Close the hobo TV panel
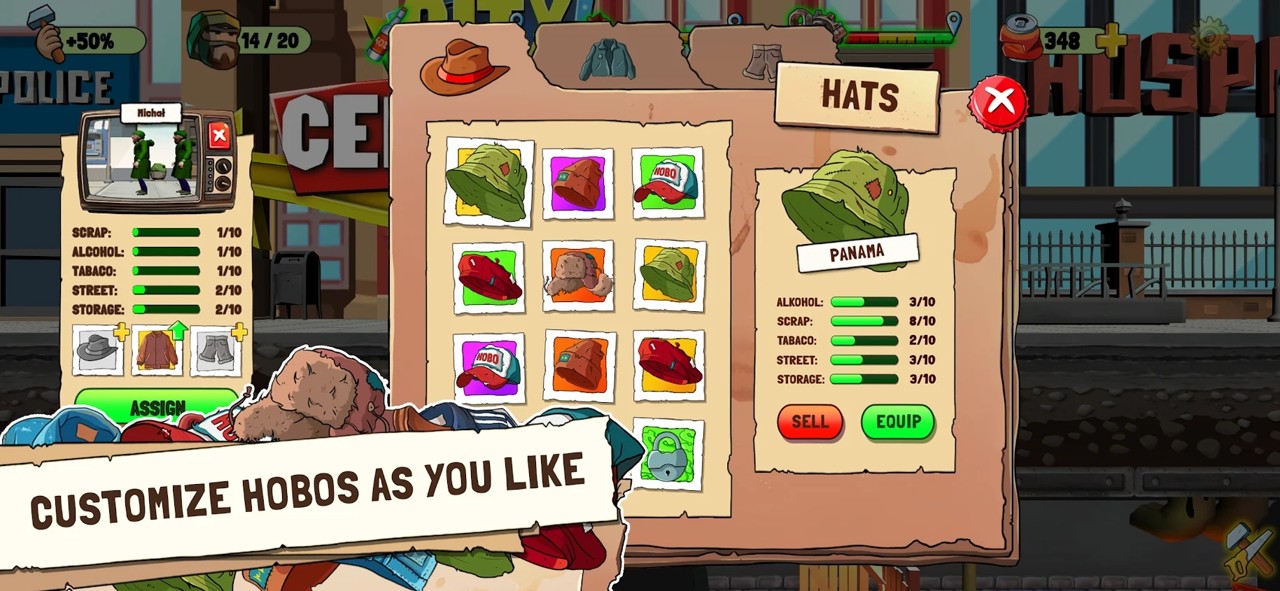The width and height of the screenshot is (1280, 591). point(219,135)
